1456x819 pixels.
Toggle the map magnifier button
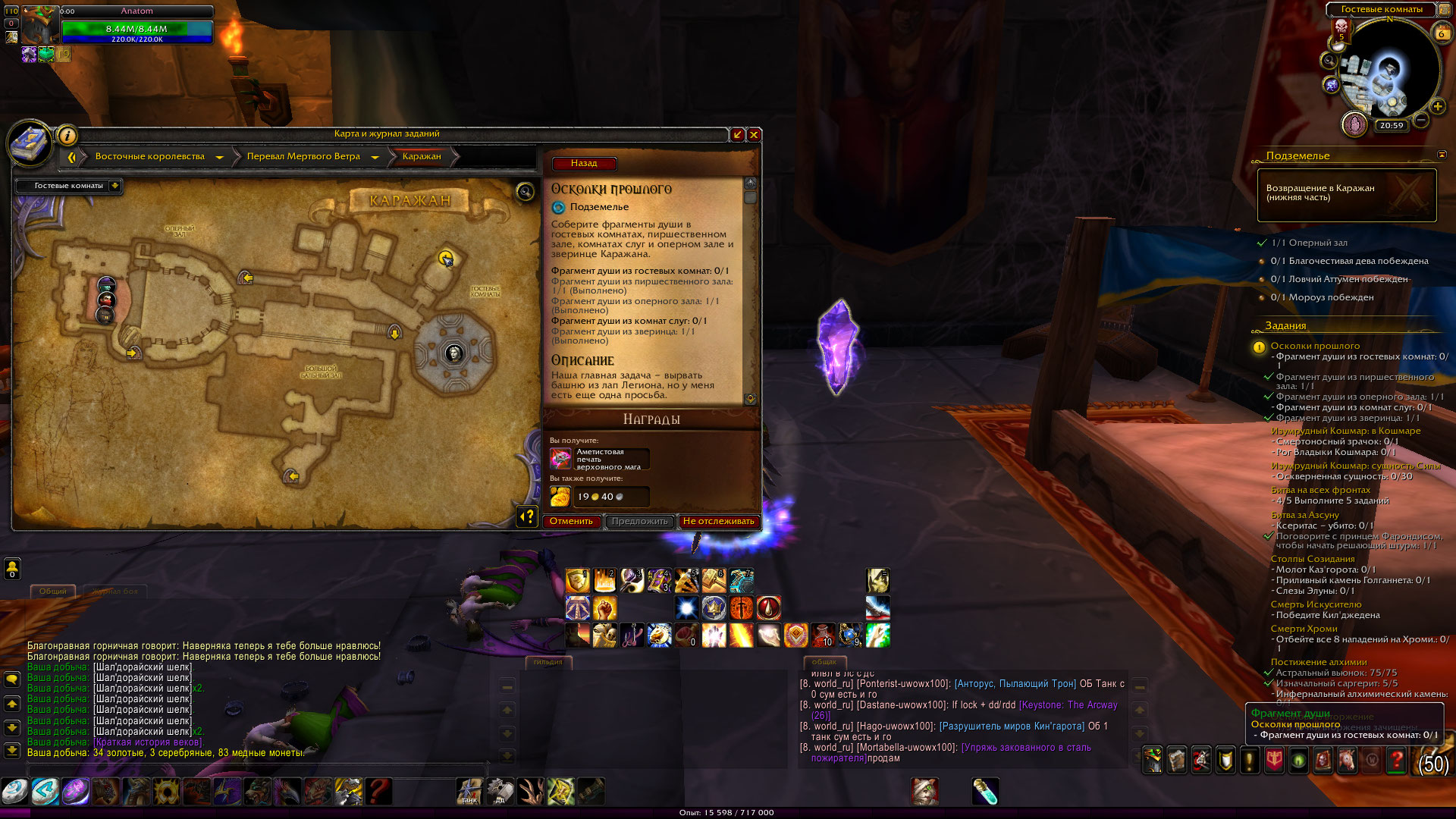pos(525,192)
